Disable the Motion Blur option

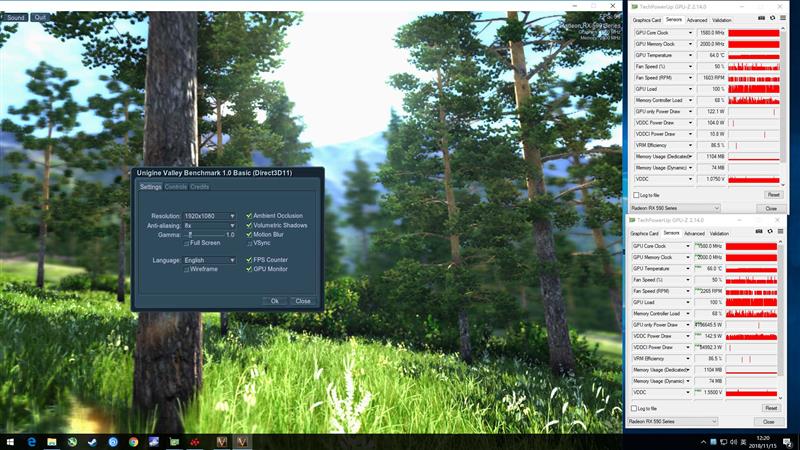click(249, 234)
